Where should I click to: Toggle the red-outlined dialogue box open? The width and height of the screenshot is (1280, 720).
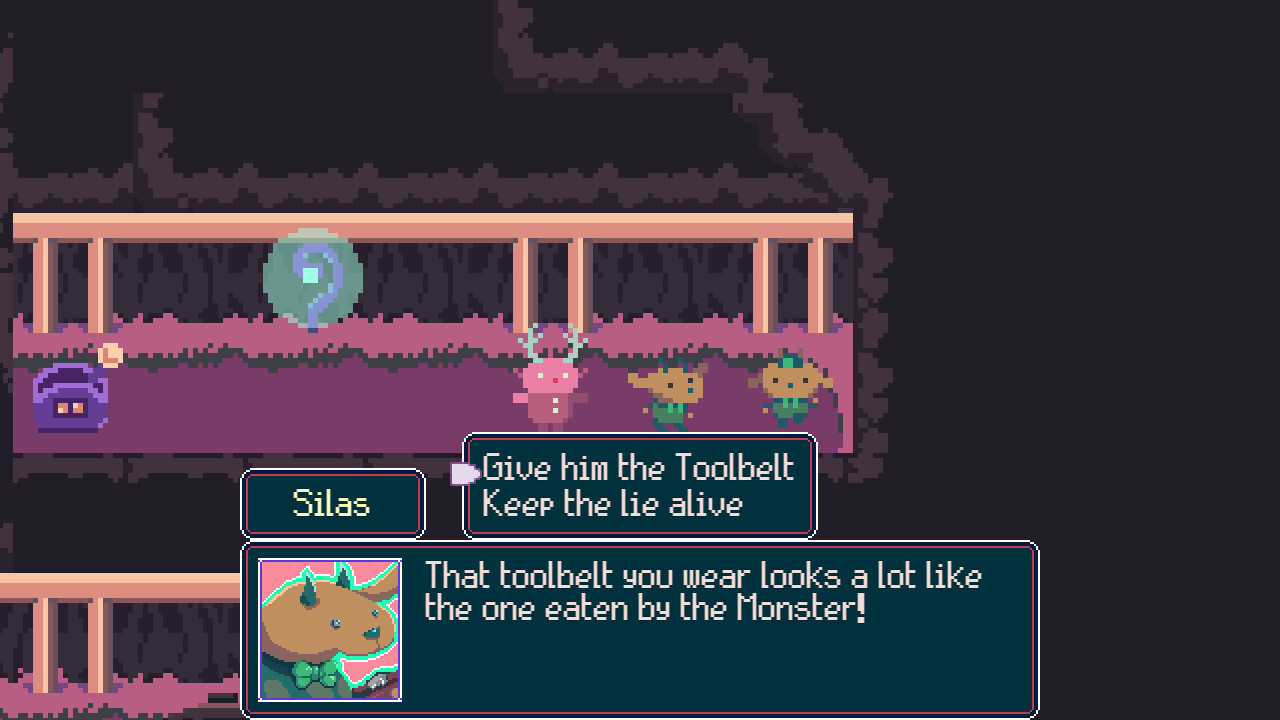[x=640, y=630]
